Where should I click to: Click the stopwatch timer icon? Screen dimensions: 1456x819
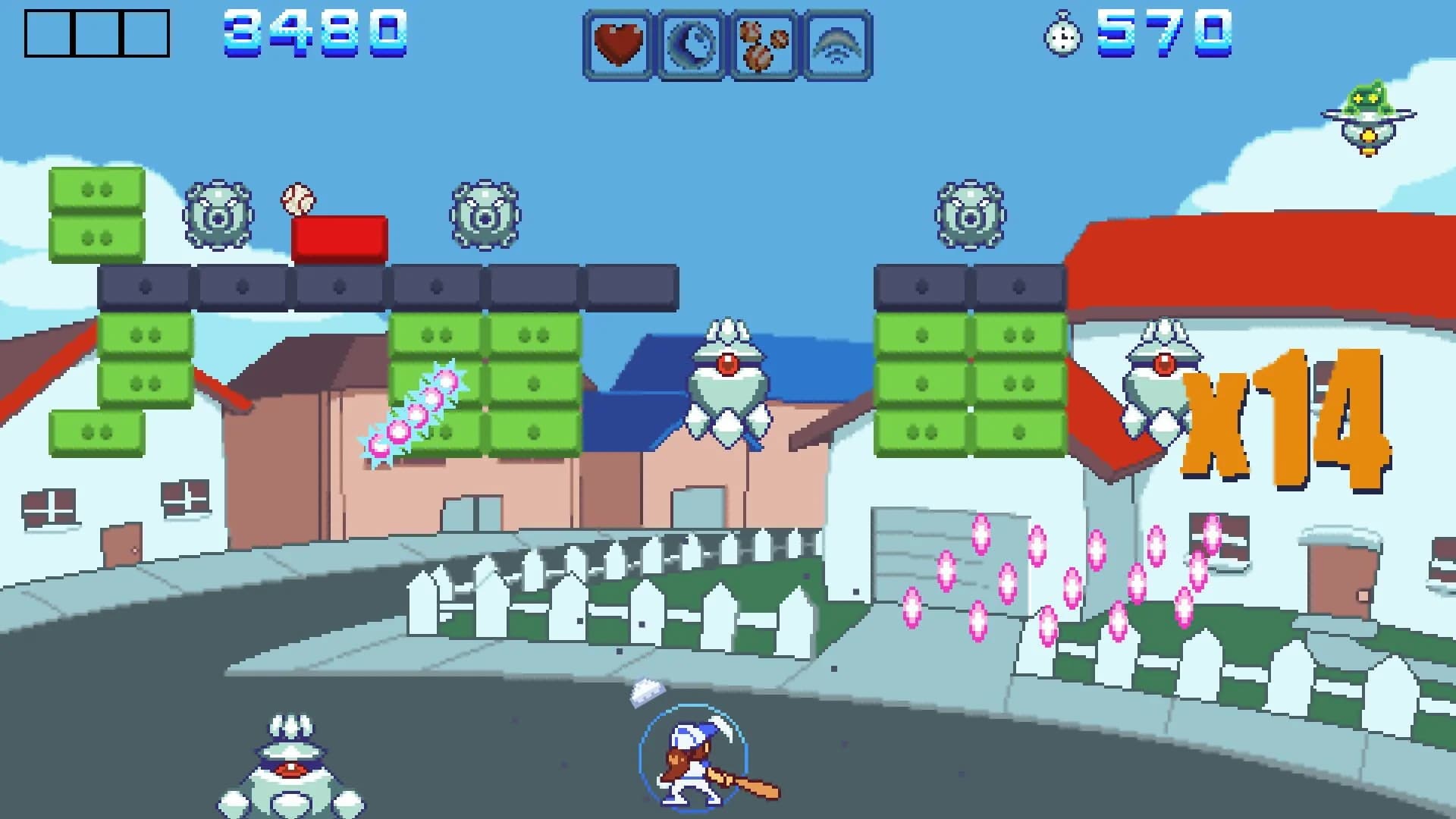tap(1064, 36)
